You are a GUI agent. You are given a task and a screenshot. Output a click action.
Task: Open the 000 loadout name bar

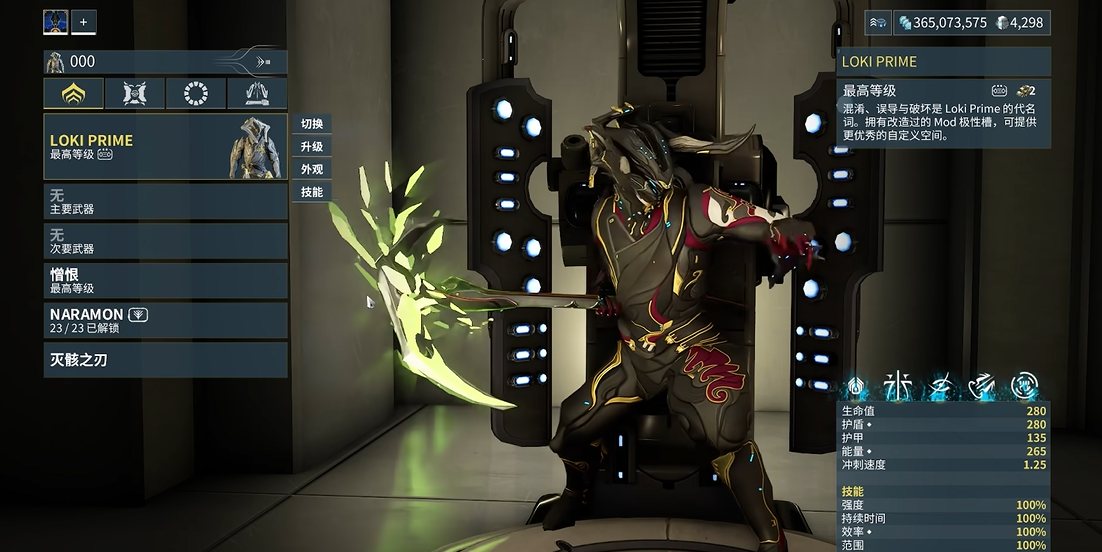tap(165, 62)
